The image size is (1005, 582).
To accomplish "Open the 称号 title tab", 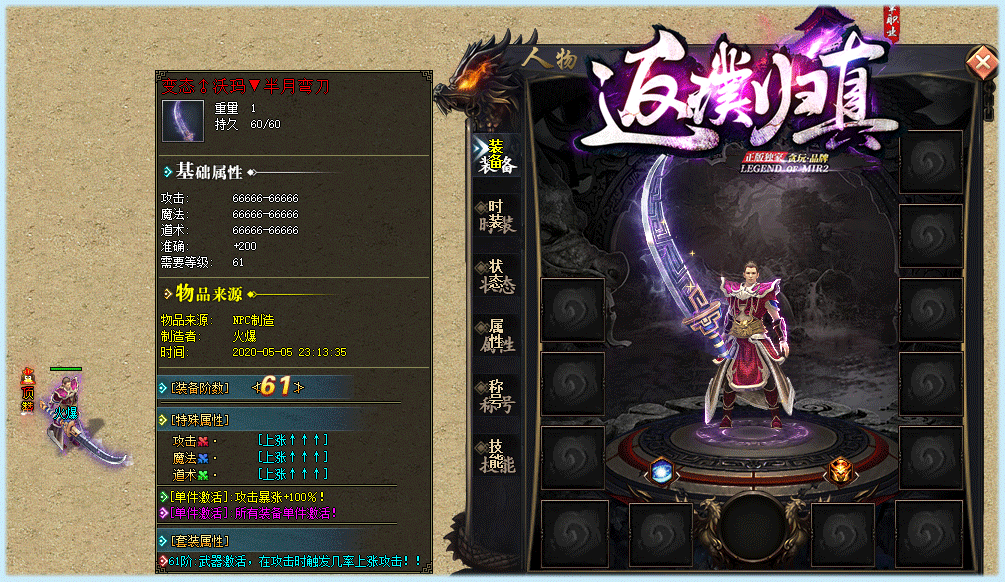I will pyautogui.click(x=497, y=395).
